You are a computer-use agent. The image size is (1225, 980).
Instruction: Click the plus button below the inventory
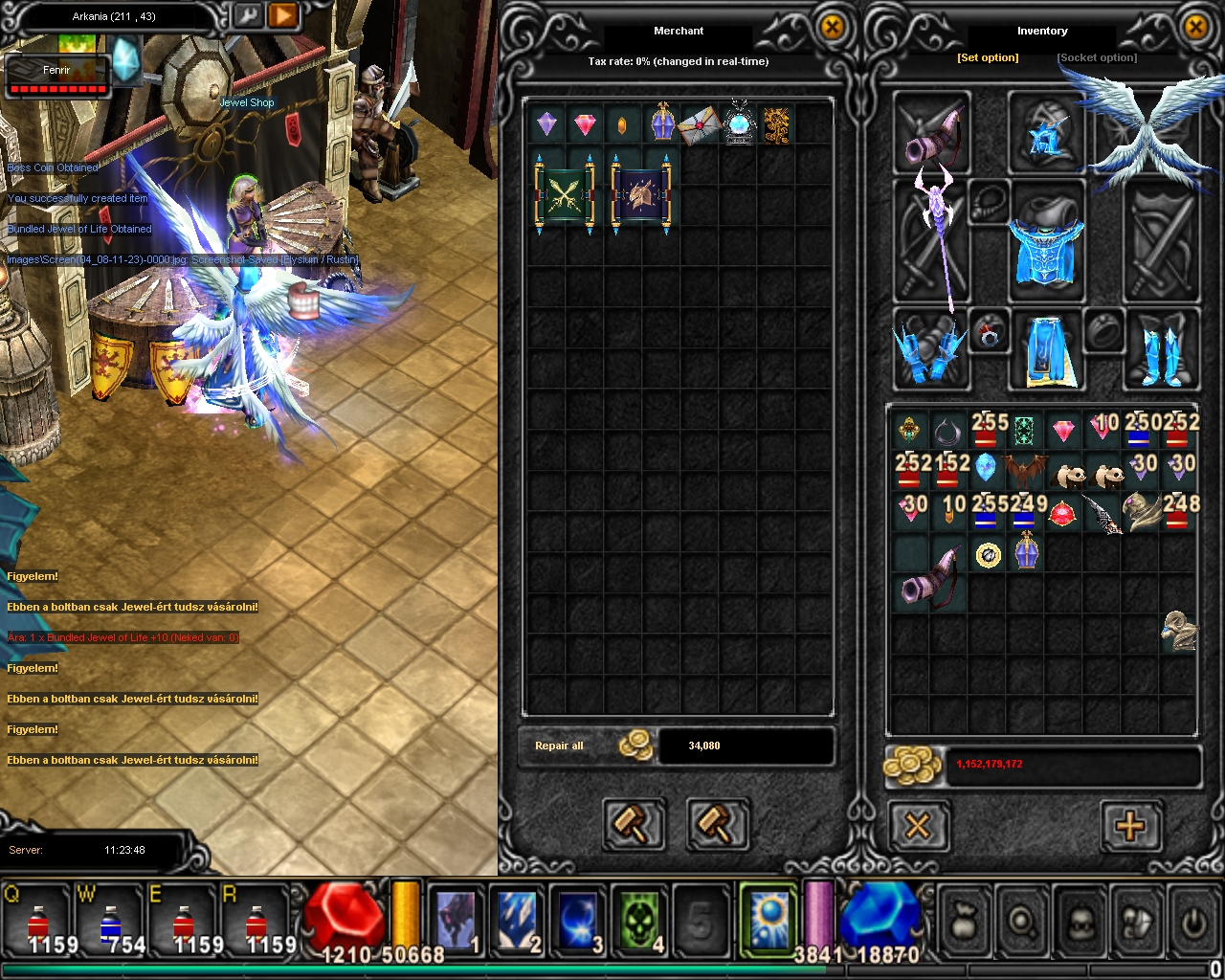pyautogui.click(x=1133, y=825)
